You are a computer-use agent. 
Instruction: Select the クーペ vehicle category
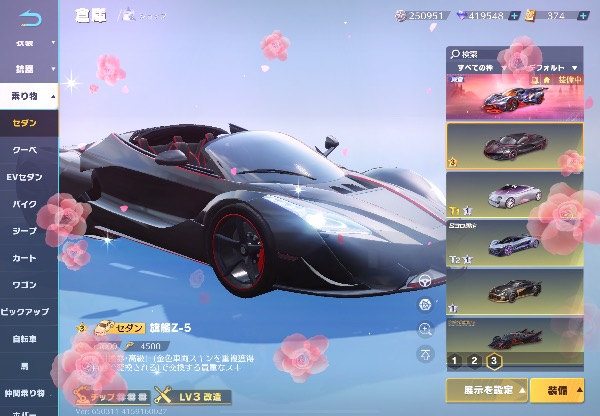click(x=27, y=149)
